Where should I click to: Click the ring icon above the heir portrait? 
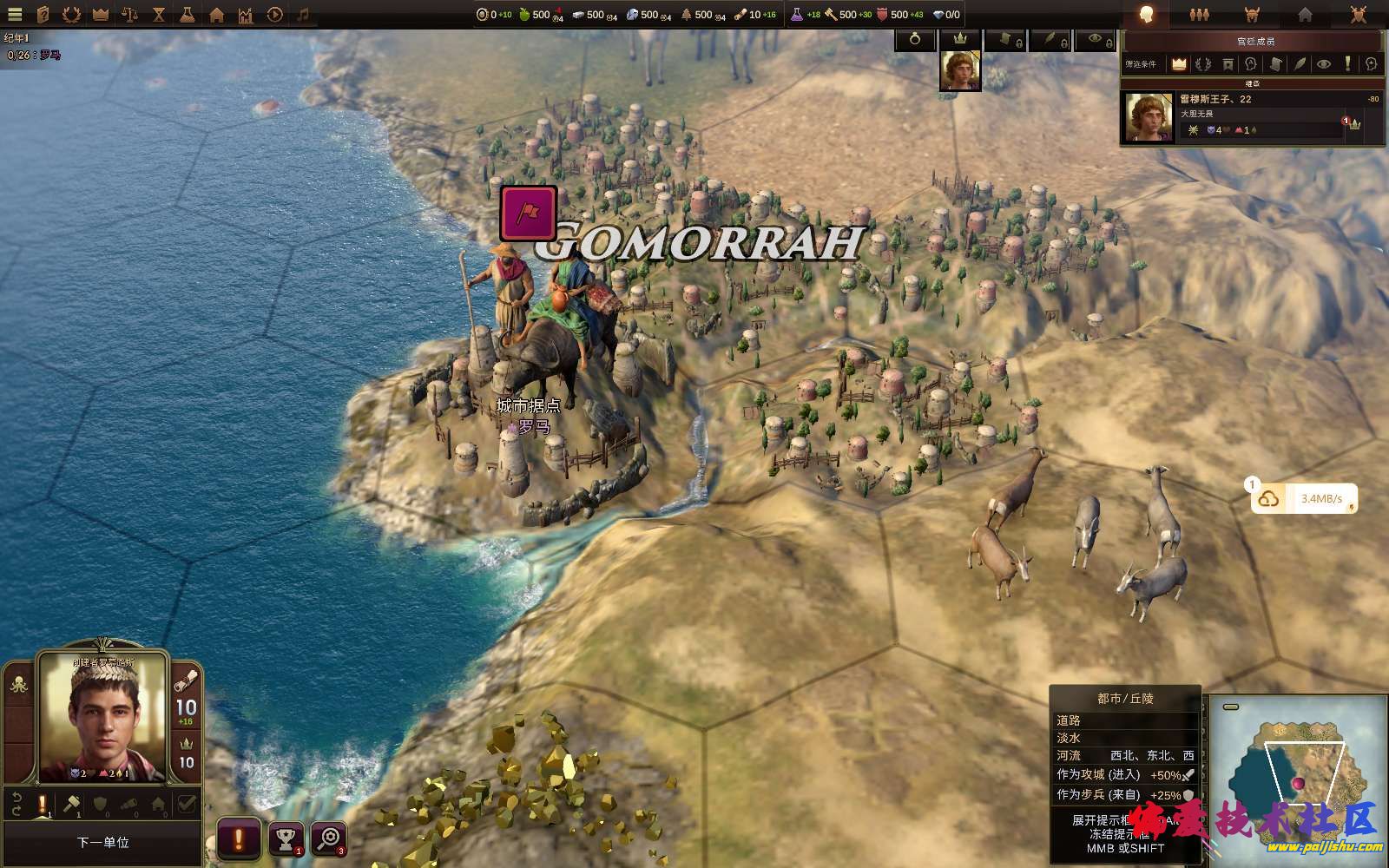(x=915, y=39)
